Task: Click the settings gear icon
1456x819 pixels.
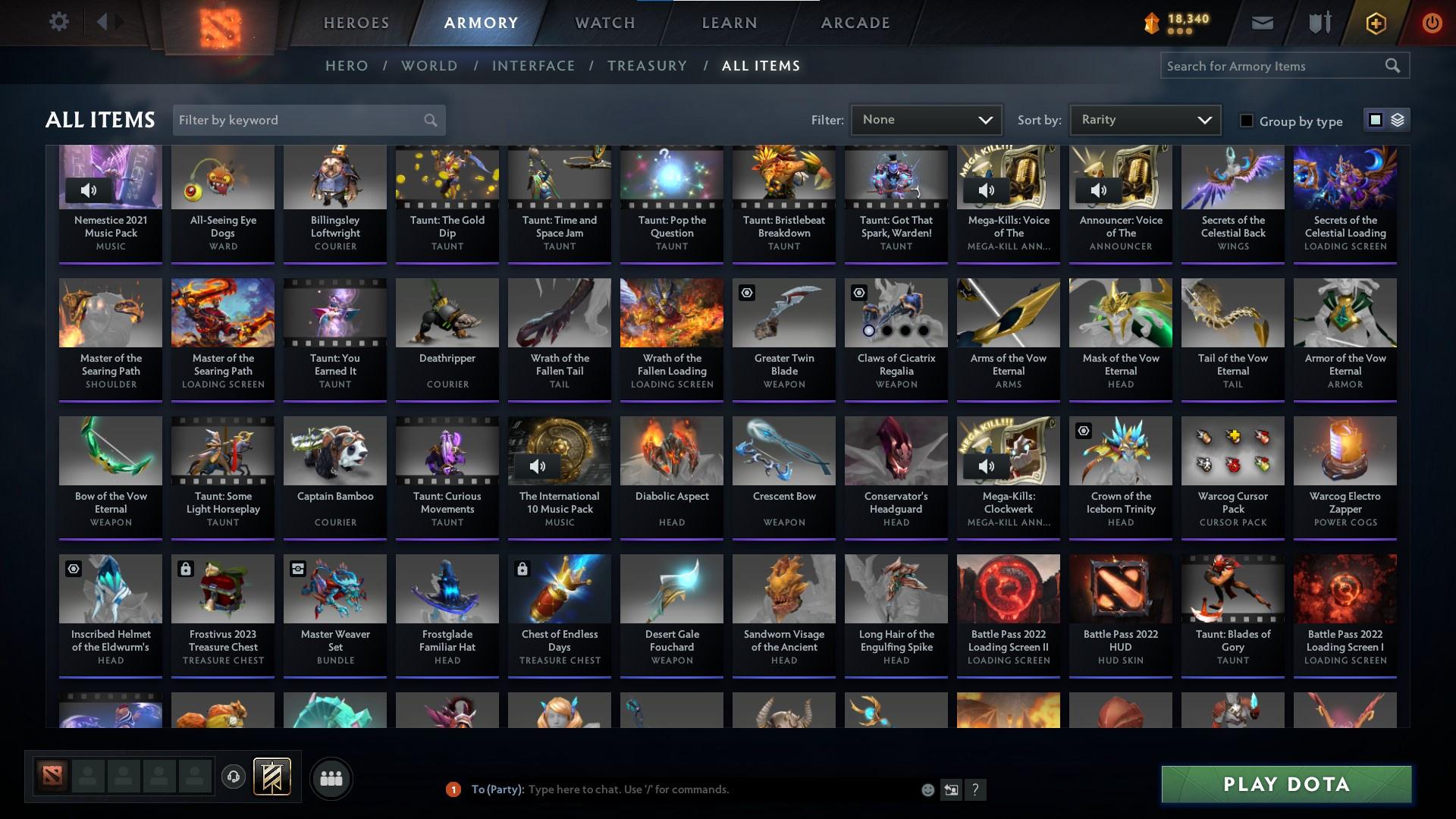Action: [x=59, y=21]
